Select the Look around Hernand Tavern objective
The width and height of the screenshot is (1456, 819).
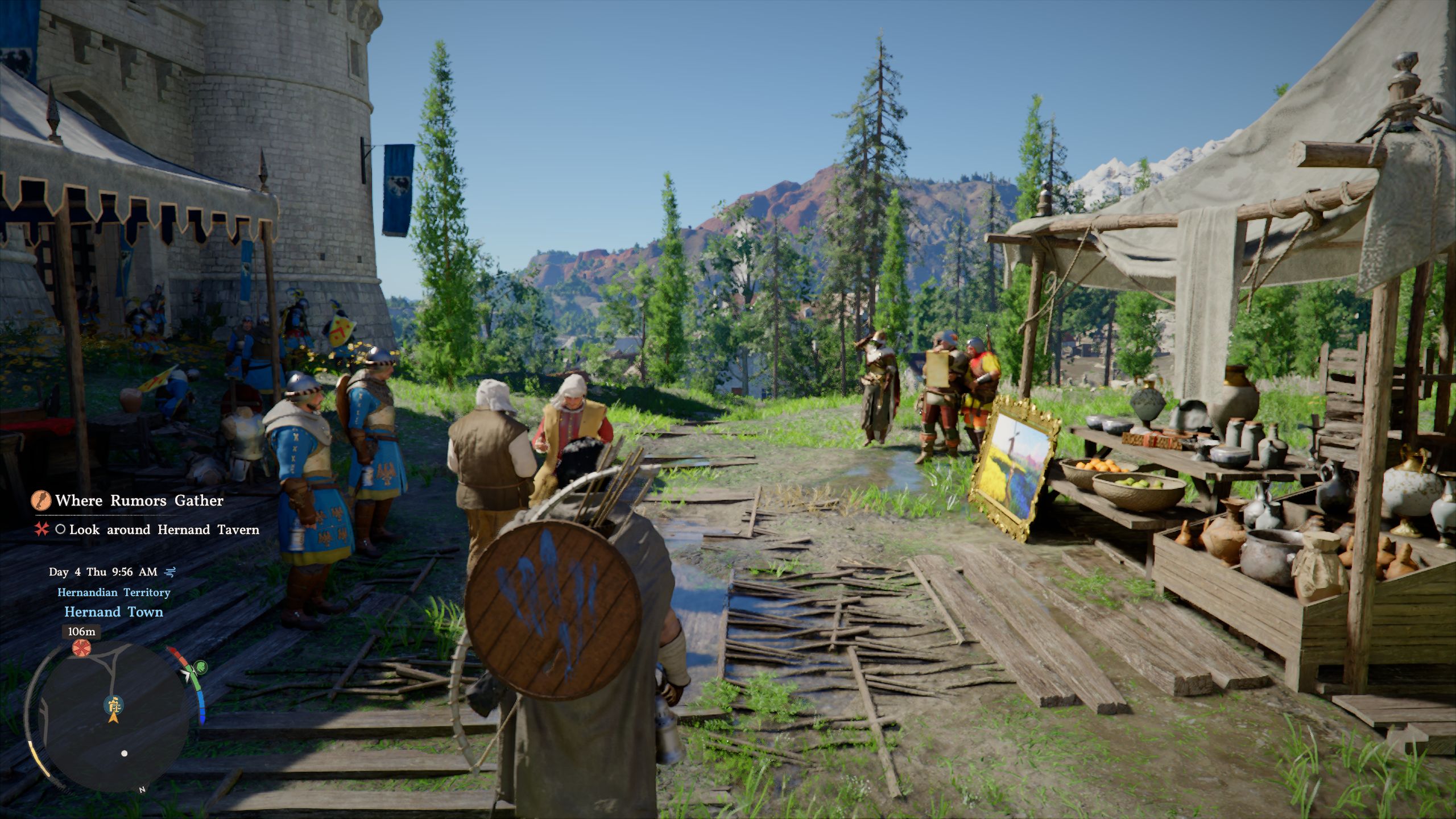(164, 530)
